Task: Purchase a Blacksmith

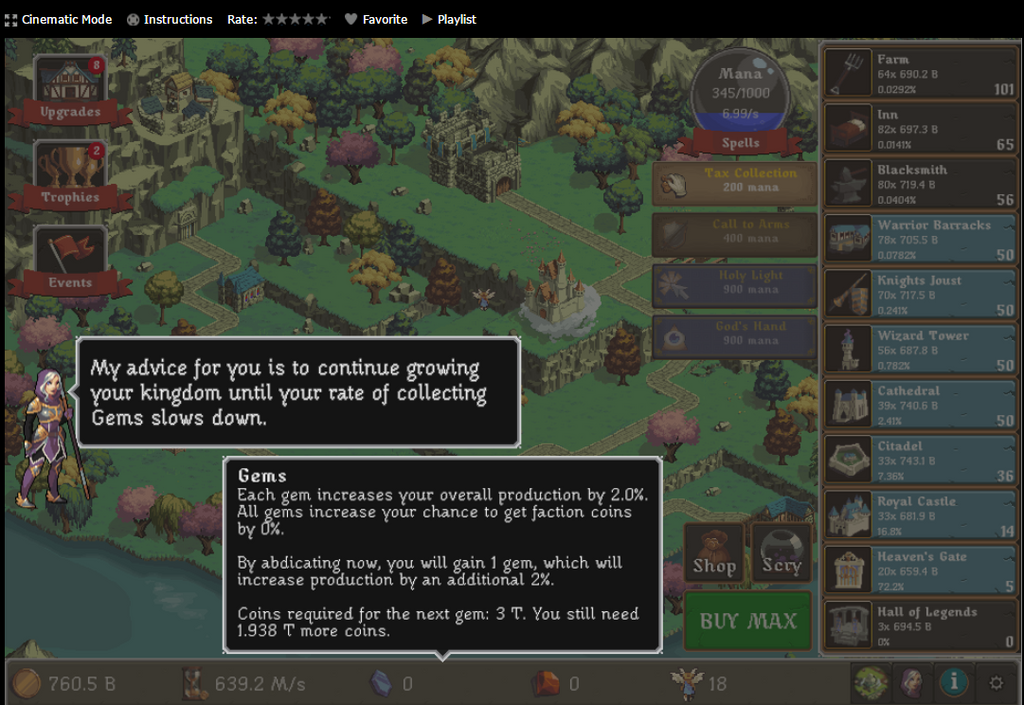Action: [920, 185]
